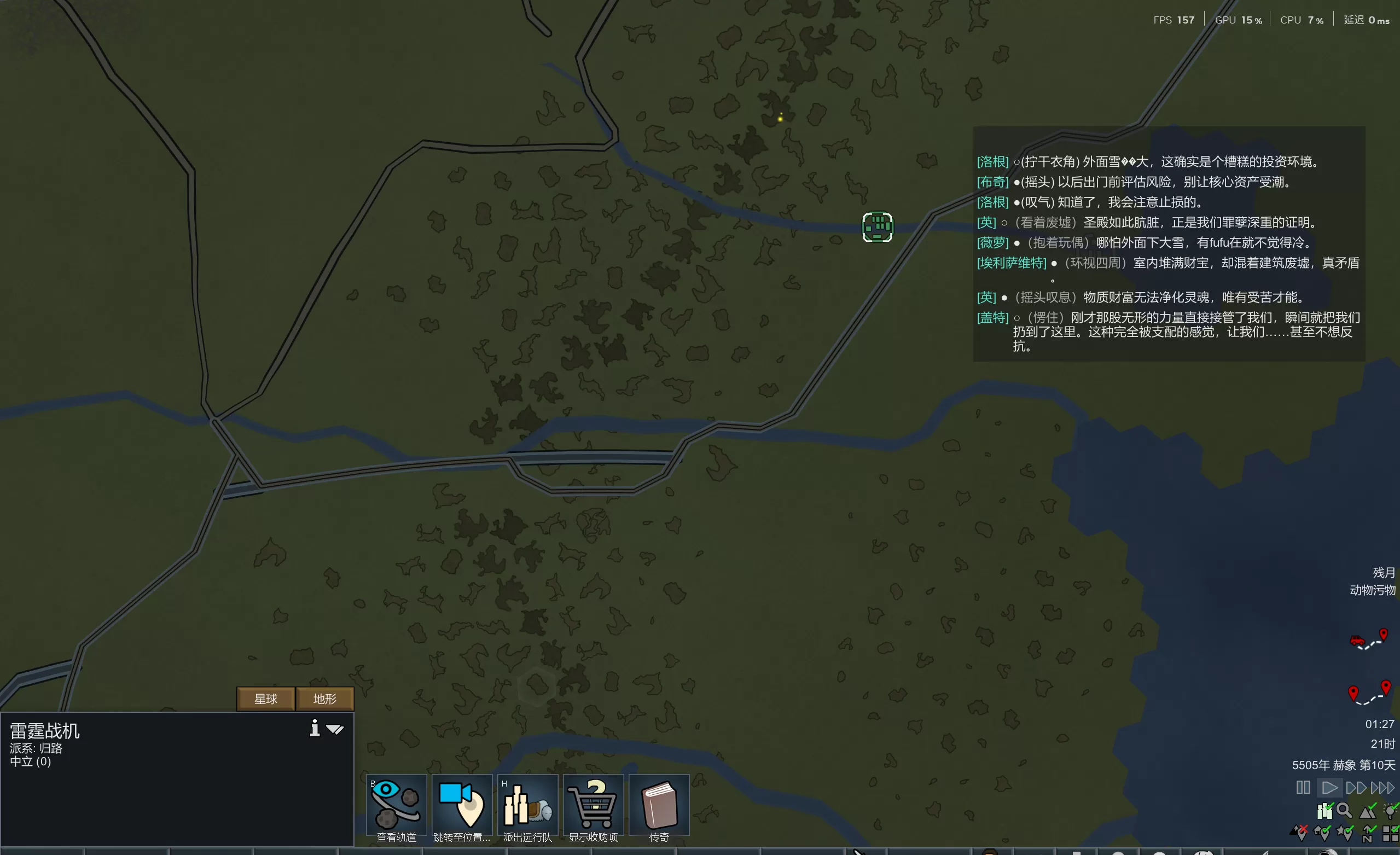Set game speed to normal play

pyautogui.click(x=1329, y=787)
